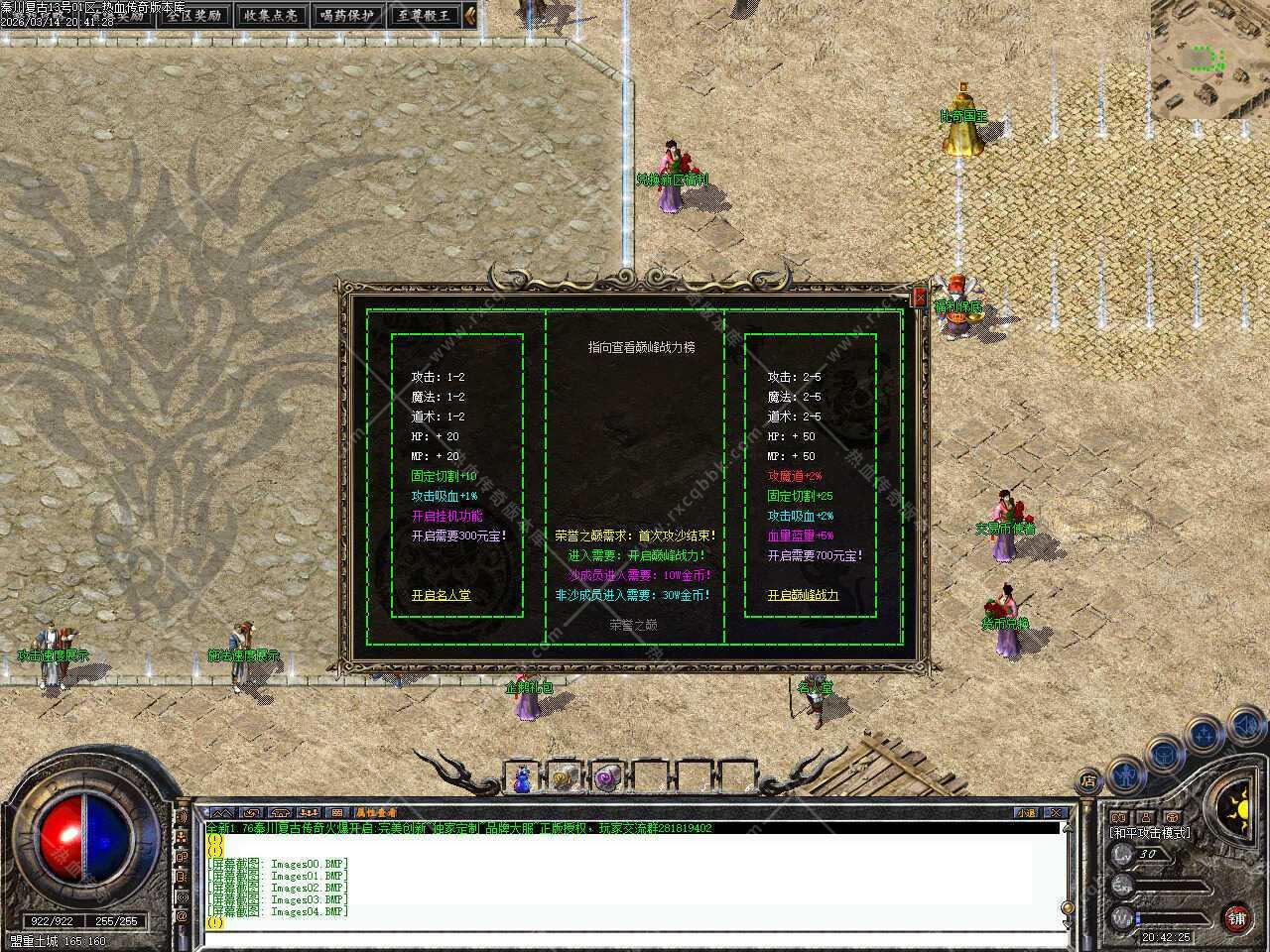Open the 全区奖励 top menu button
Image resolution: width=1270 pixels, height=952 pixels.
pos(194,15)
